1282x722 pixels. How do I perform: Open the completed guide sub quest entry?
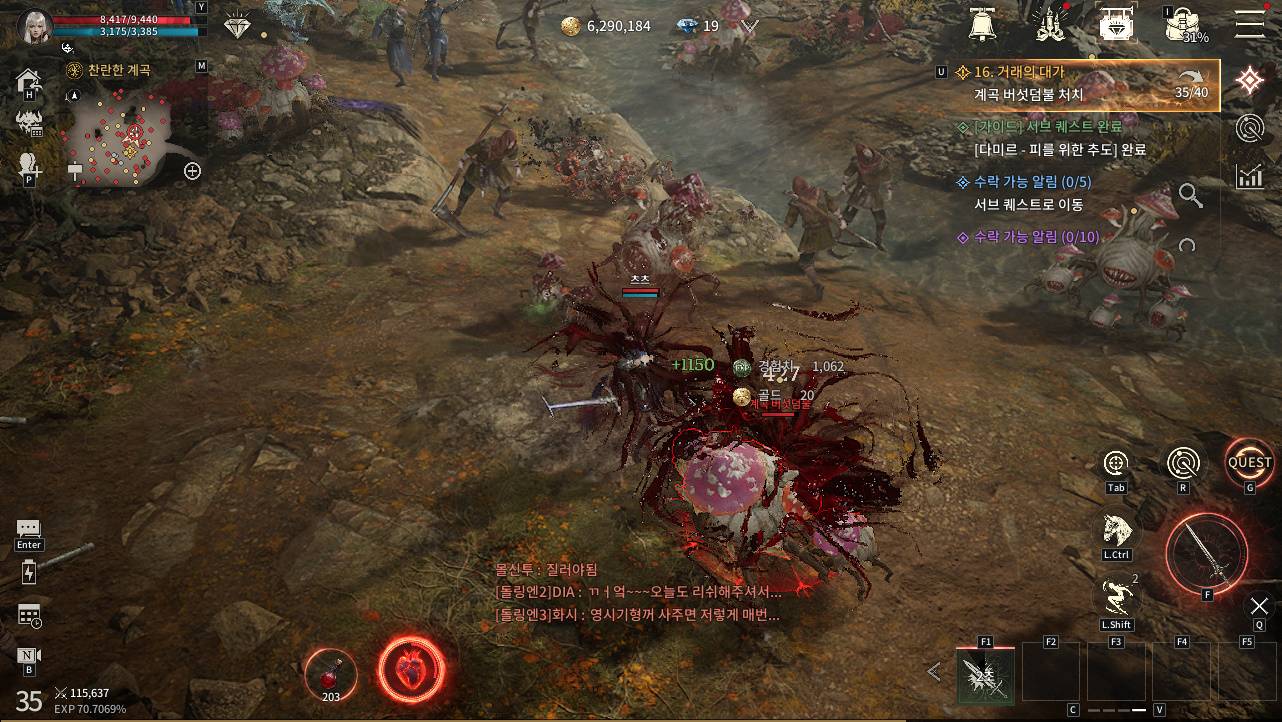1060,138
